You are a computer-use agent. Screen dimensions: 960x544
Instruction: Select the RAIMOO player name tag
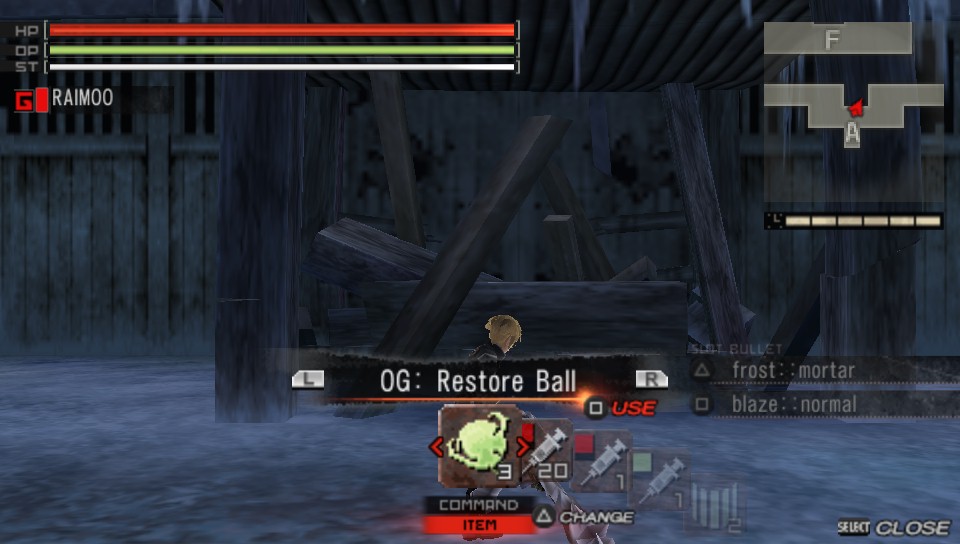click(82, 98)
